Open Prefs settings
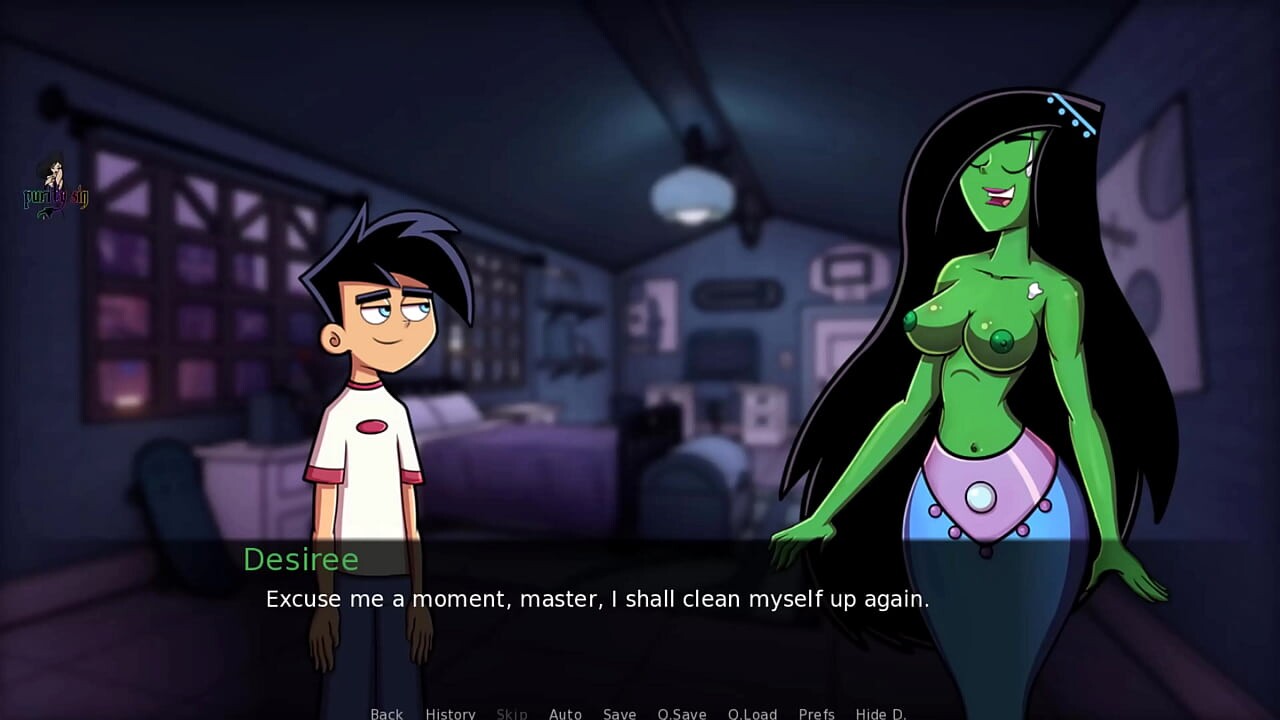The image size is (1280, 720). coord(816,713)
